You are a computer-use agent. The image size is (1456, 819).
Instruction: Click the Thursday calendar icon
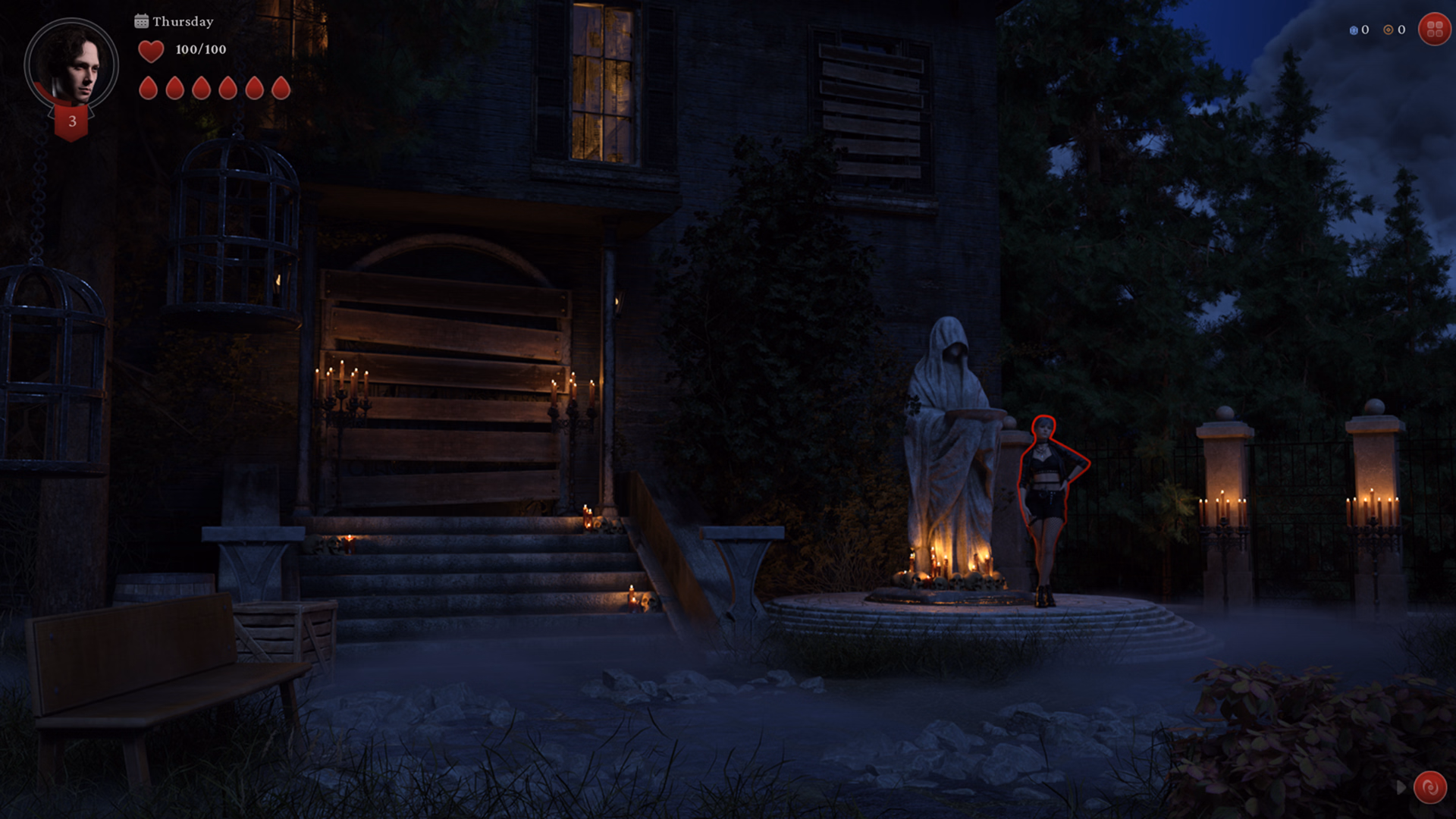tap(141, 21)
